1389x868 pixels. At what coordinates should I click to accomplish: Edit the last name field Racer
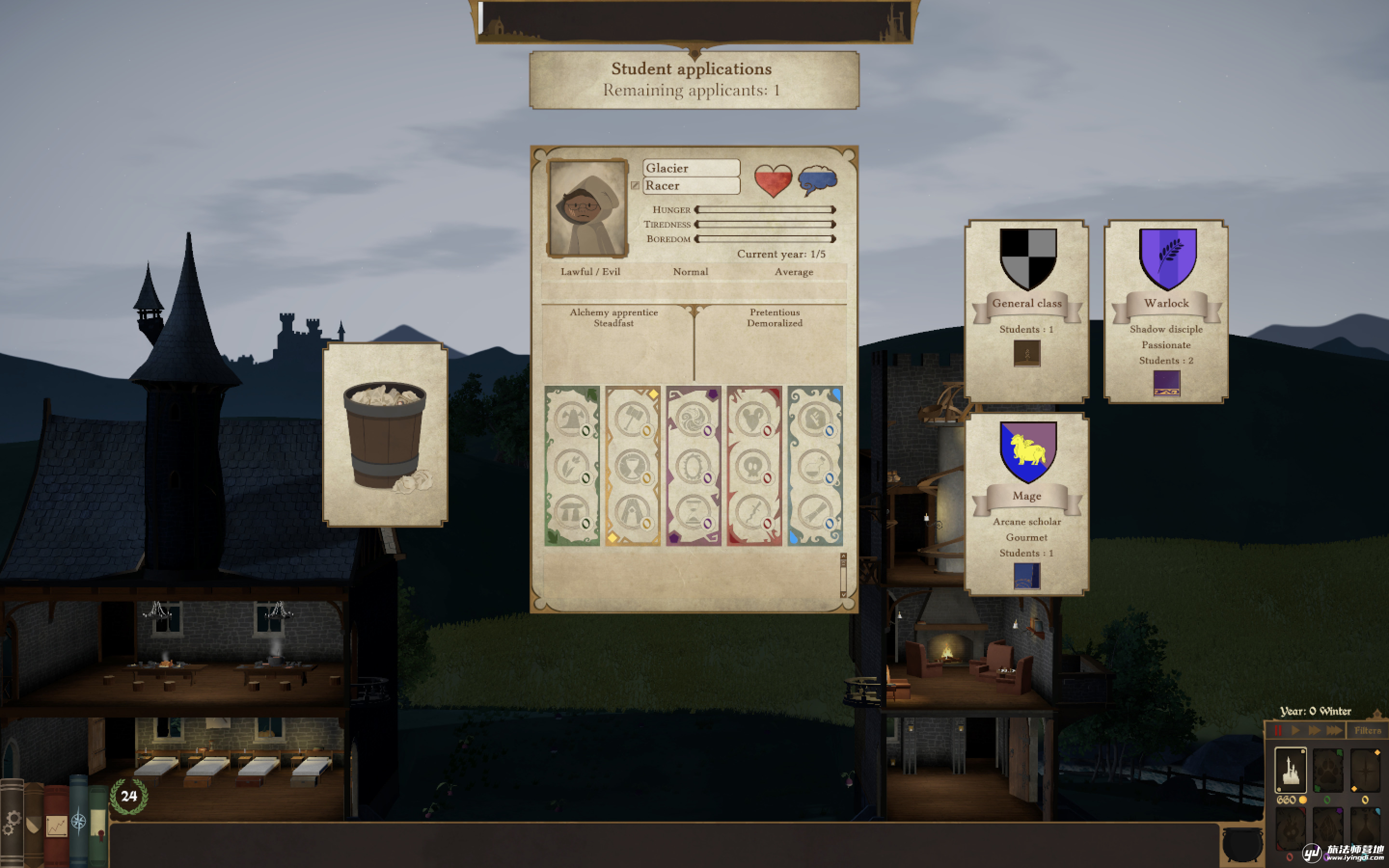pos(691,186)
